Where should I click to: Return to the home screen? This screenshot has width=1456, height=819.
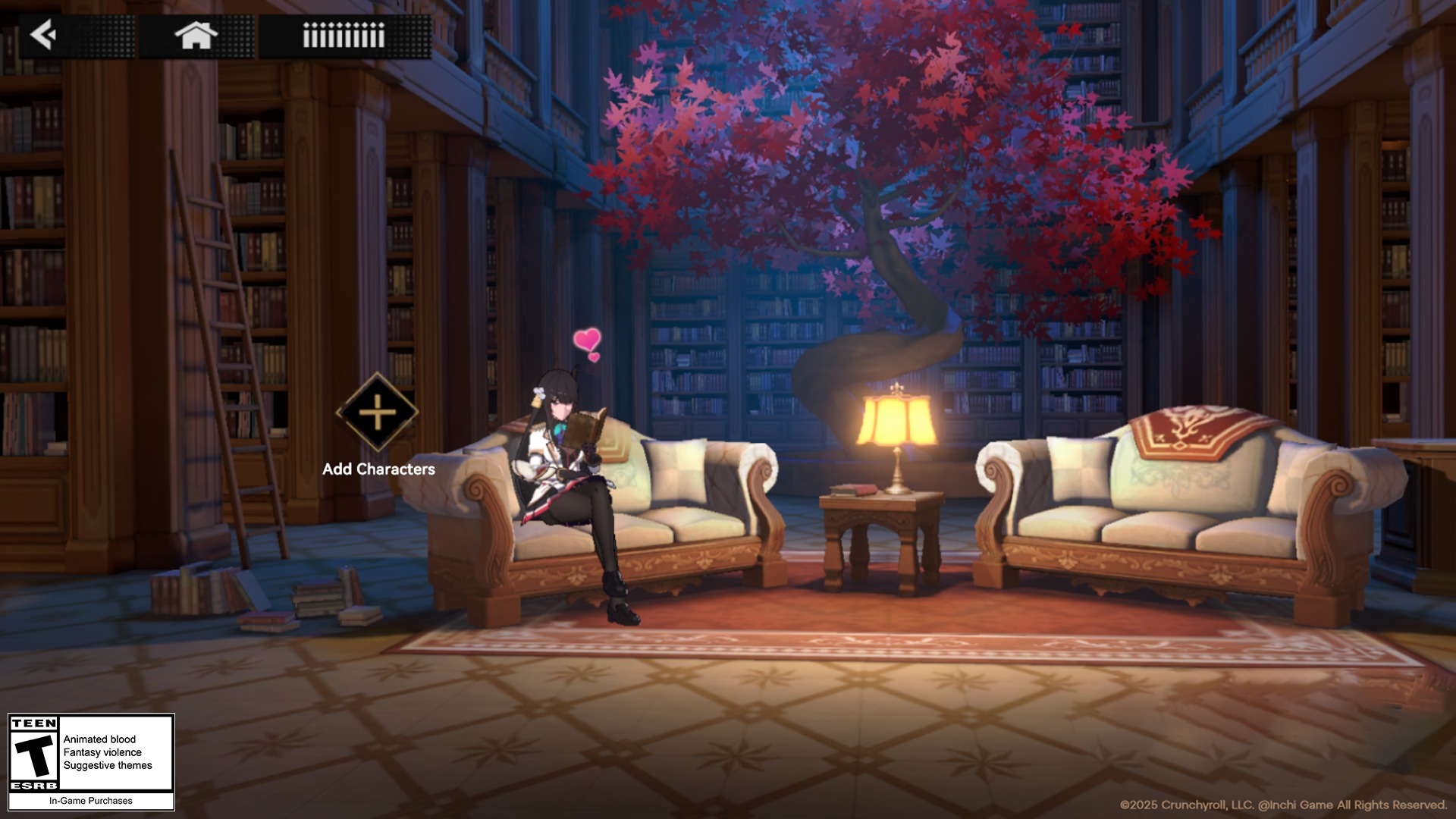coord(196,35)
